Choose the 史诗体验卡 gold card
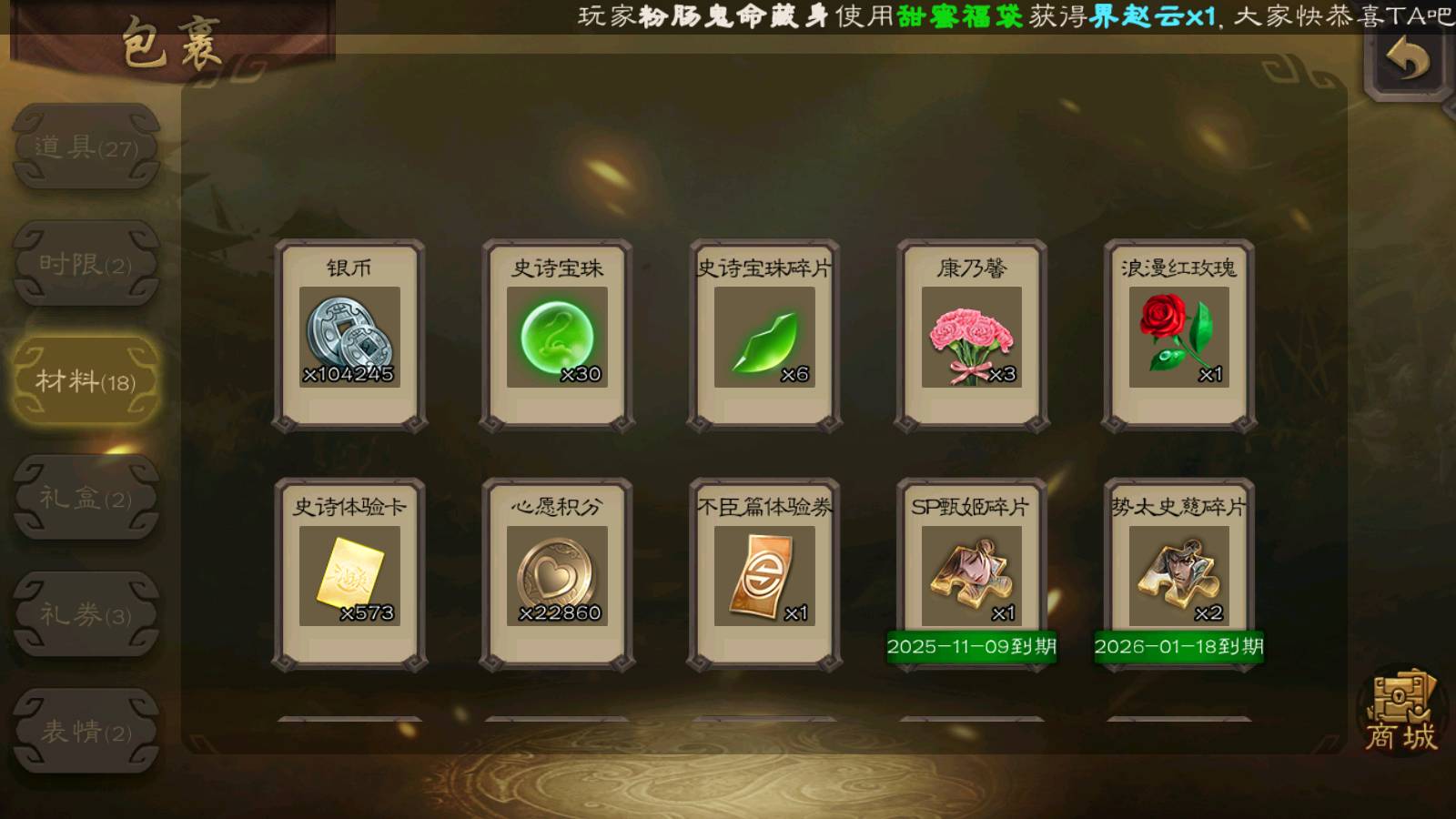This screenshot has width=1456, height=819. (x=349, y=575)
